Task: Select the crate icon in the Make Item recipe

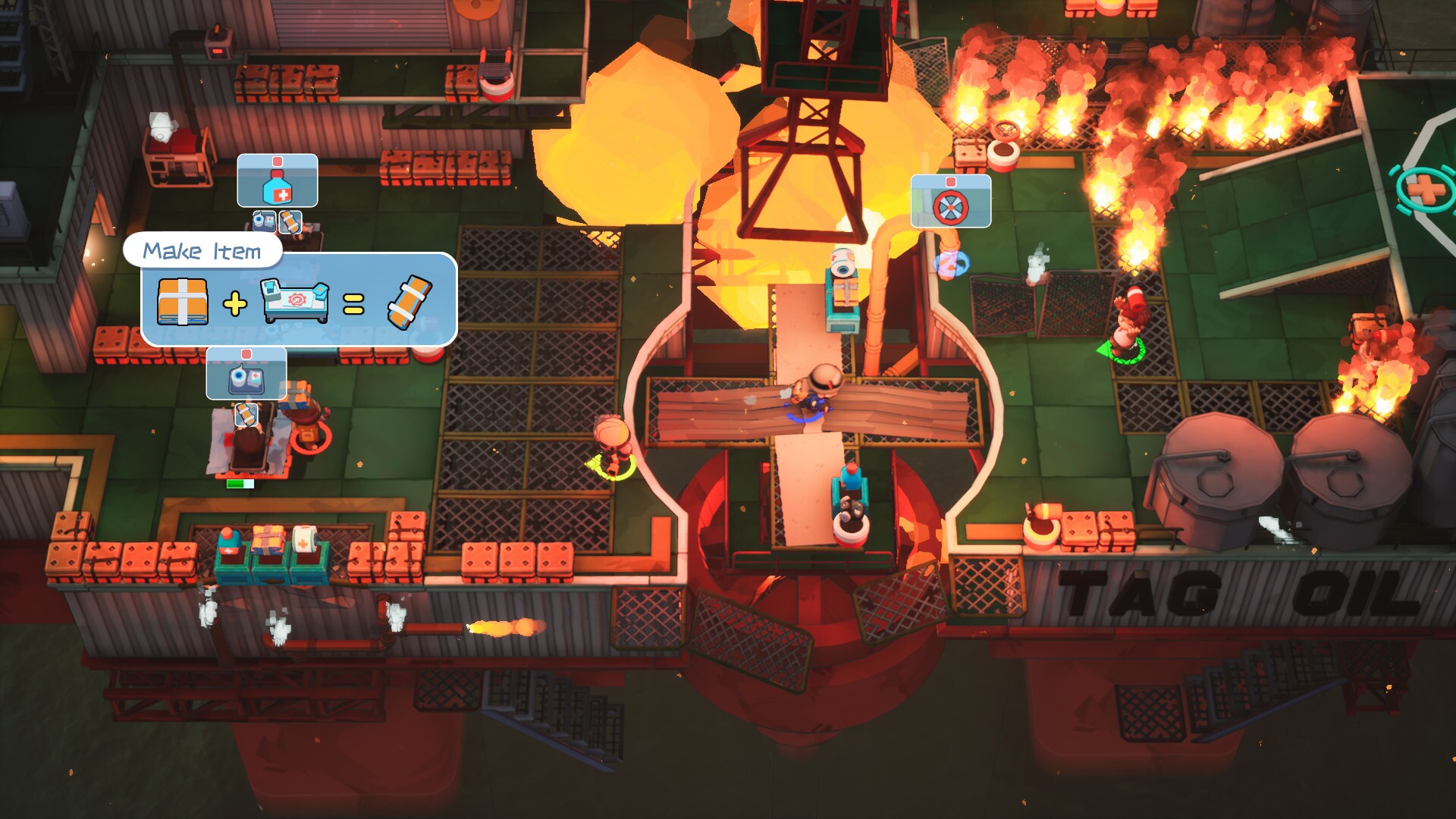Action: click(182, 300)
